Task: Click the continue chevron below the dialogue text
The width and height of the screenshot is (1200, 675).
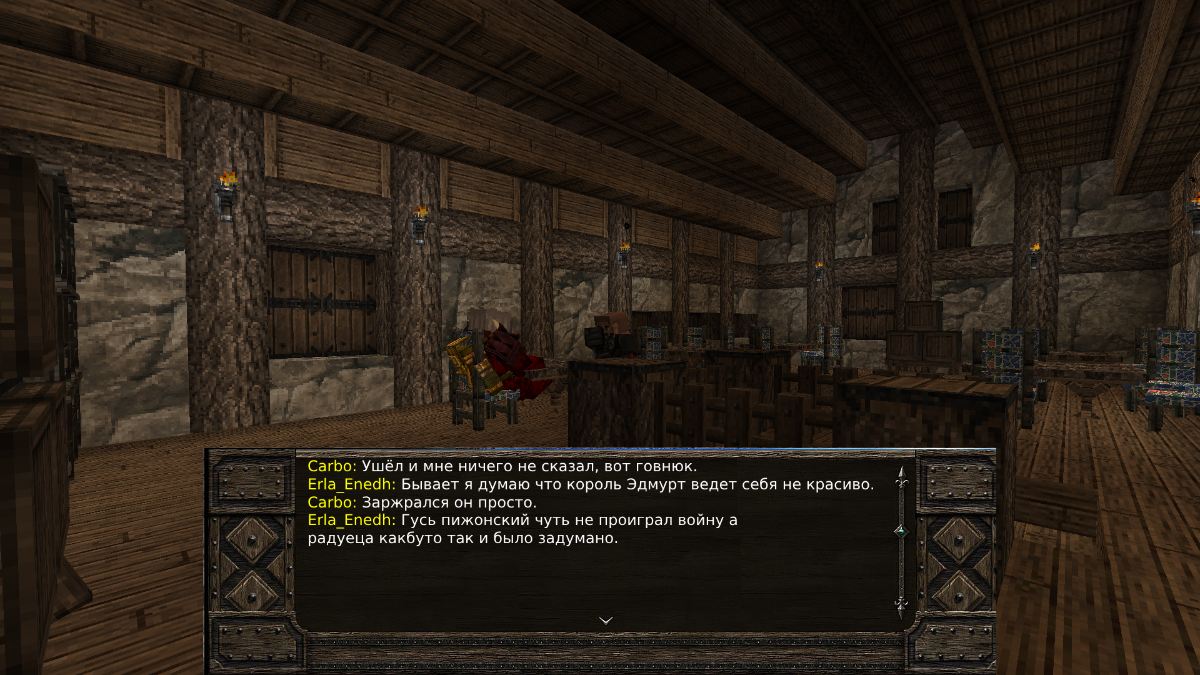Action: (605, 620)
